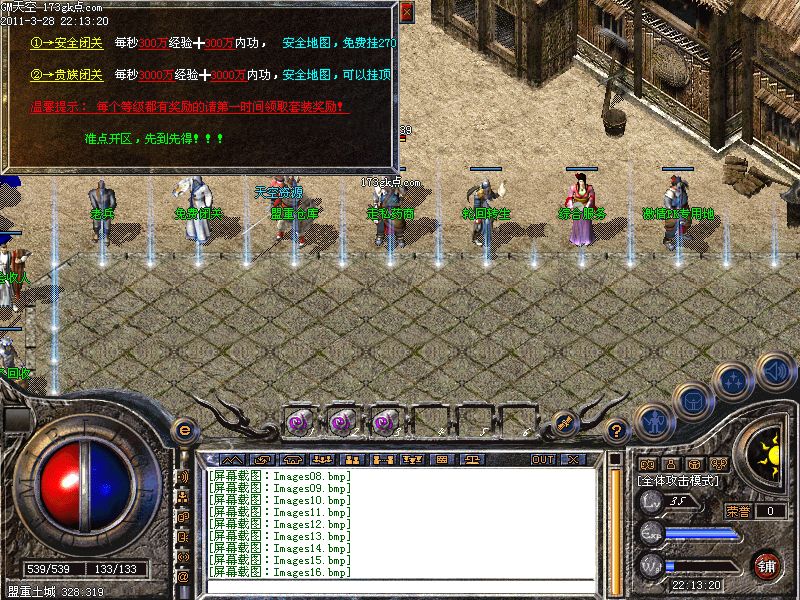This screenshot has width=800, height=600.
Task: Click the OUT button above the chat
Action: coord(543,459)
